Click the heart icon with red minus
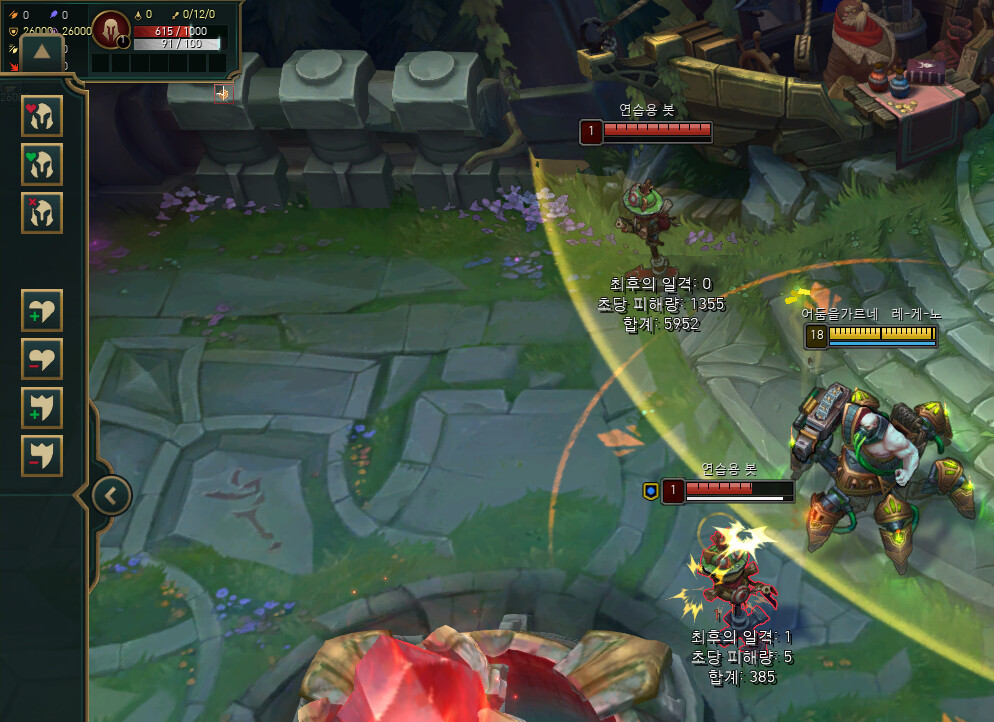This screenshot has width=994, height=722. pyautogui.click(x=42, y=358)
